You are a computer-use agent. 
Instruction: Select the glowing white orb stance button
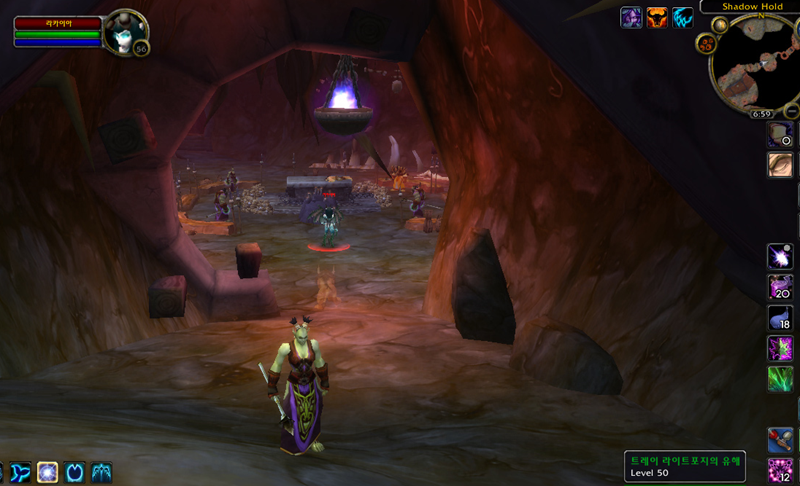click(48, 473)
